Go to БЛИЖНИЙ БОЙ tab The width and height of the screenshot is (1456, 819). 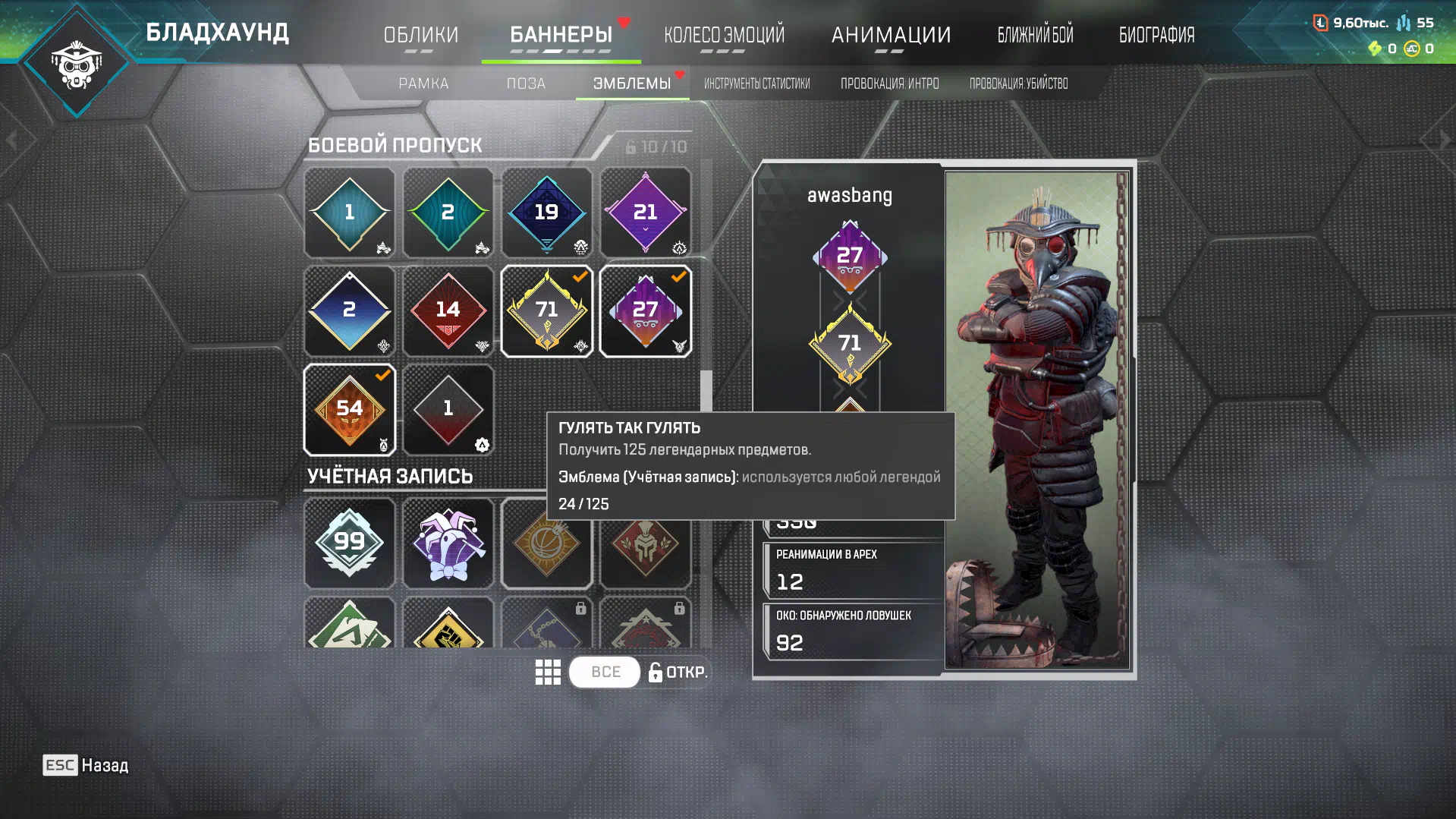click(x=1035, y=35)
